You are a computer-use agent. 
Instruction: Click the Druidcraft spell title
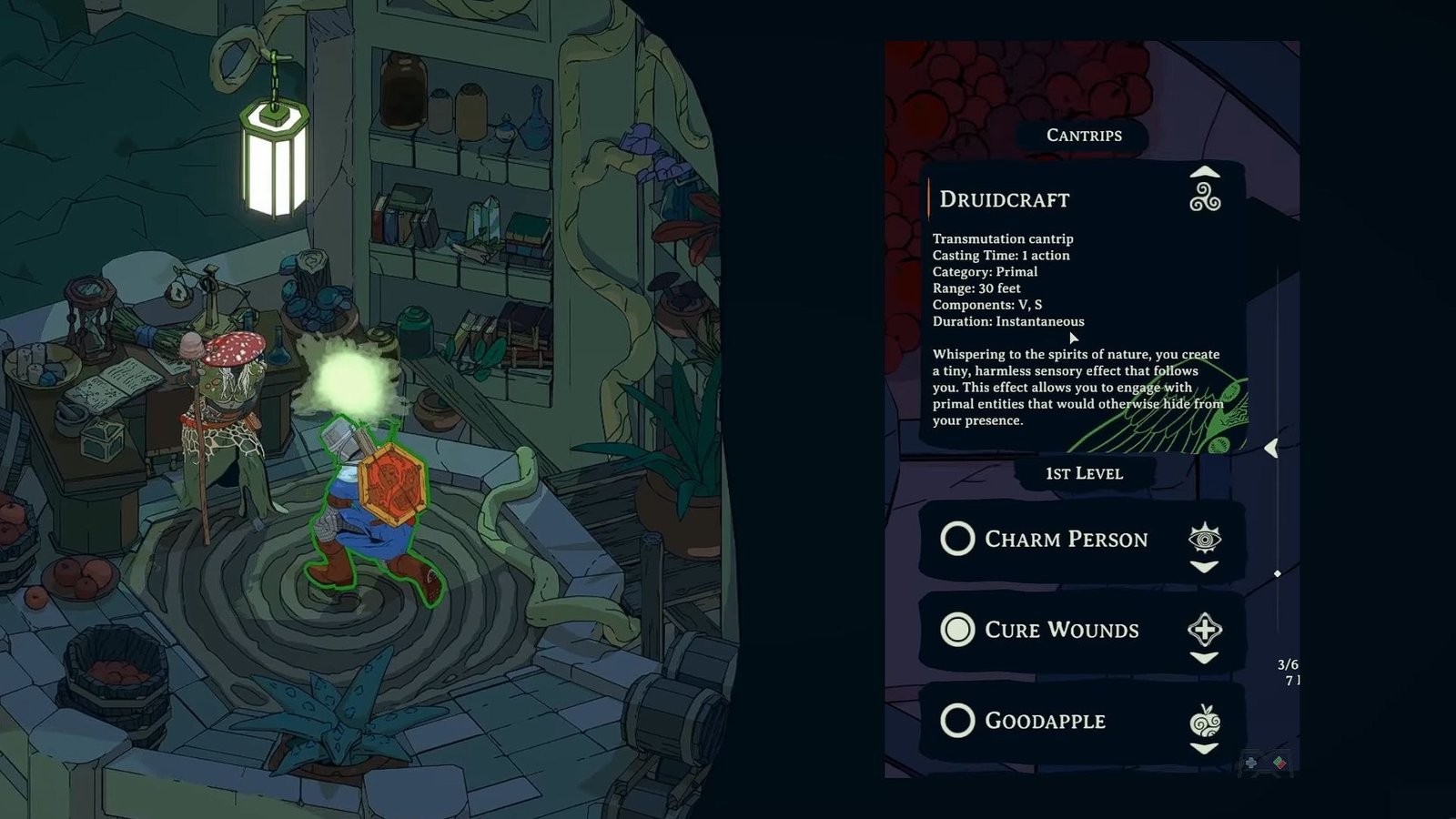[1005, 199]
